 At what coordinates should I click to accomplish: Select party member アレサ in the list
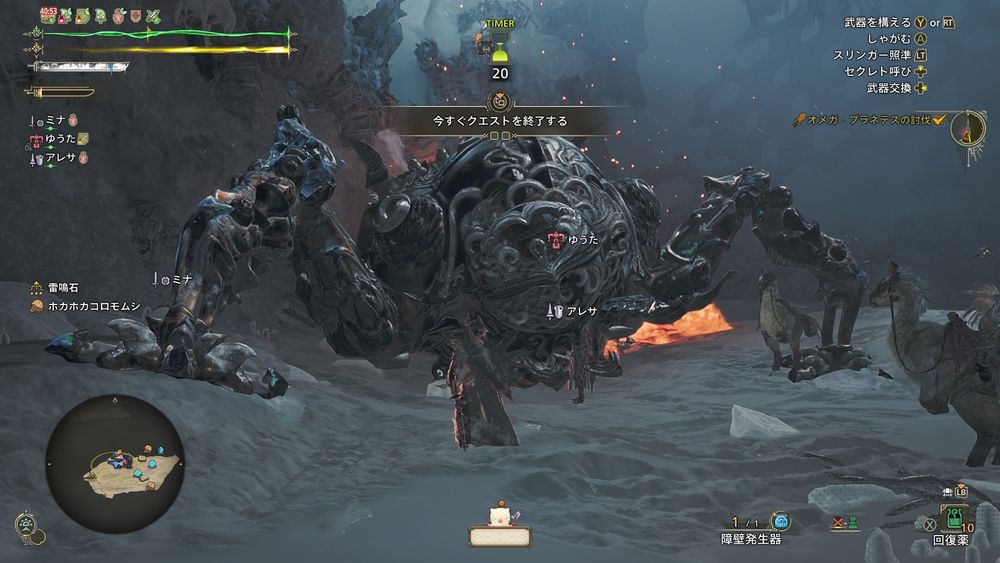[61, 158]
